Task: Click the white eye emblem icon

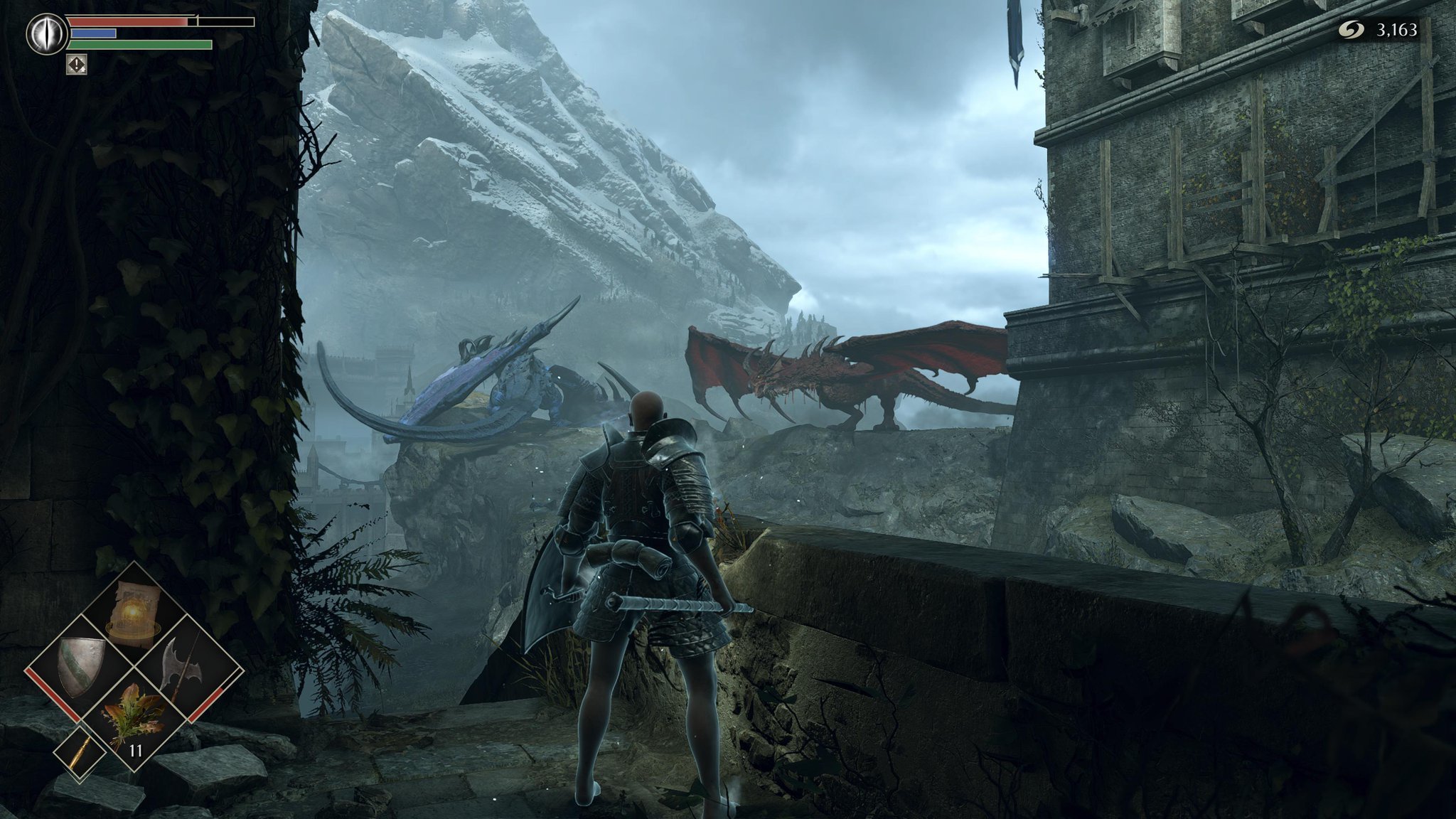Action: pyautogui.click(x=47, y=33)
